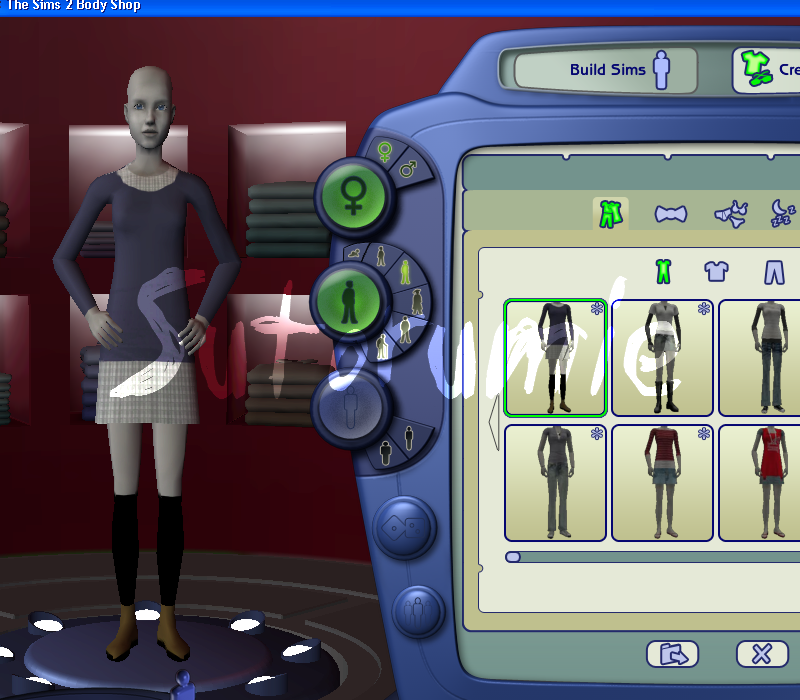Filter by bottoms with the pants icon

(x=774, y=271)
